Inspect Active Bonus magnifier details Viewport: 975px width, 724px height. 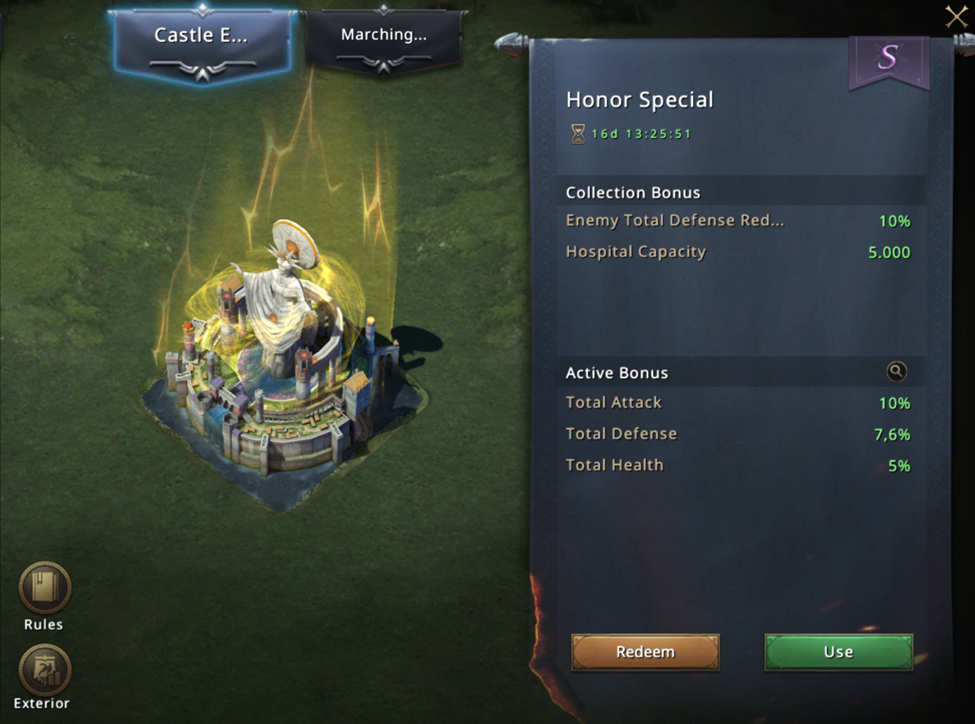(x=896, y=372)
